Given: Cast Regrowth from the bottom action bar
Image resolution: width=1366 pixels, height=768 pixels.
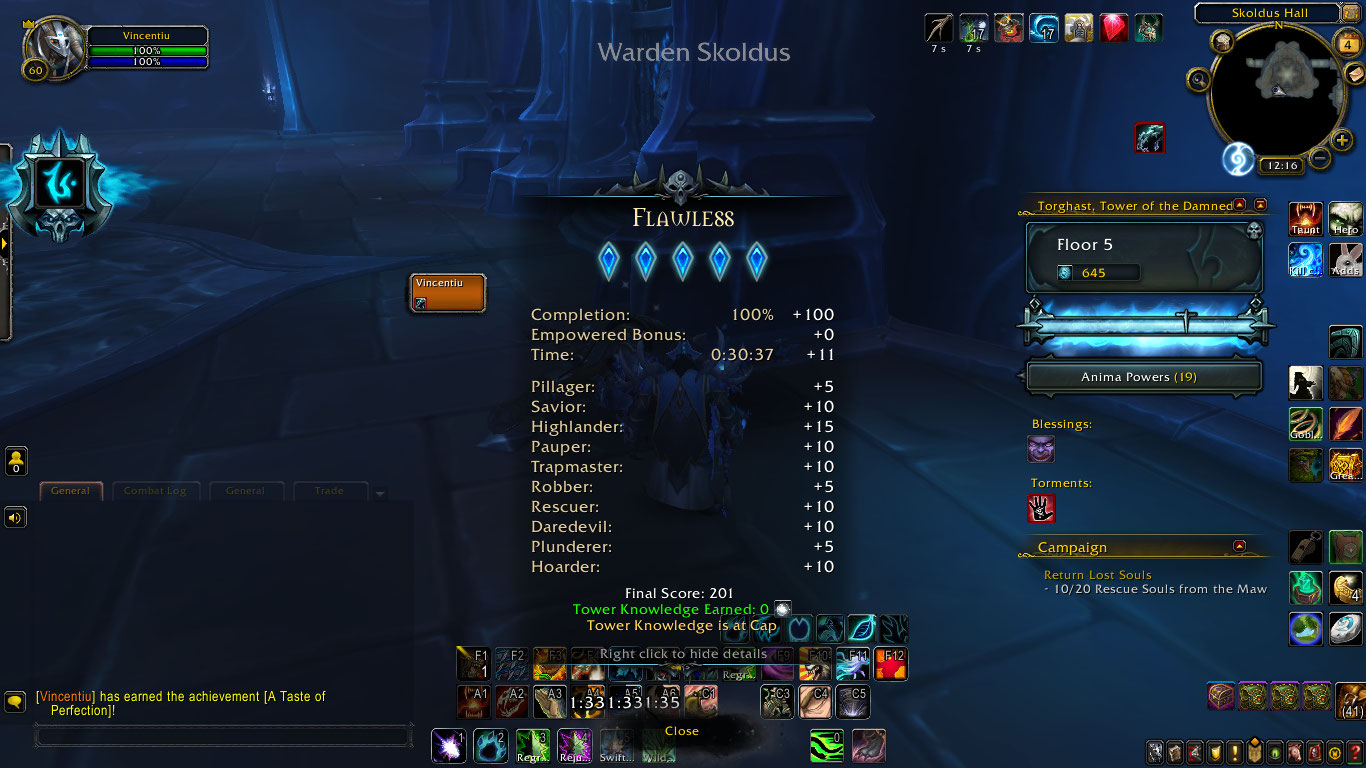Looking at the screenshot, I should click(x=533, y=746).
